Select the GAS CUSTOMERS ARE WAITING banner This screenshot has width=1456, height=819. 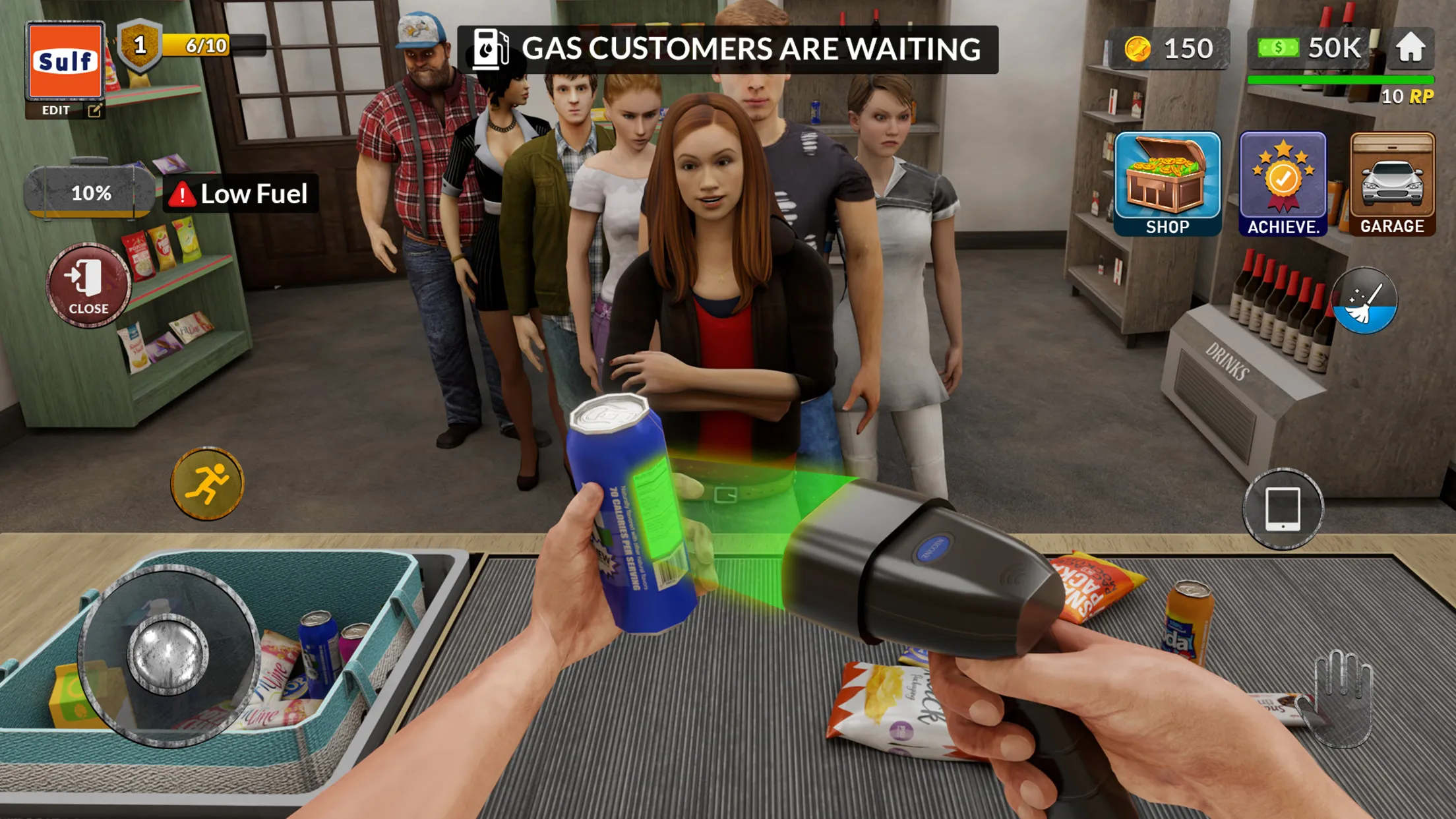coord(728,48)
